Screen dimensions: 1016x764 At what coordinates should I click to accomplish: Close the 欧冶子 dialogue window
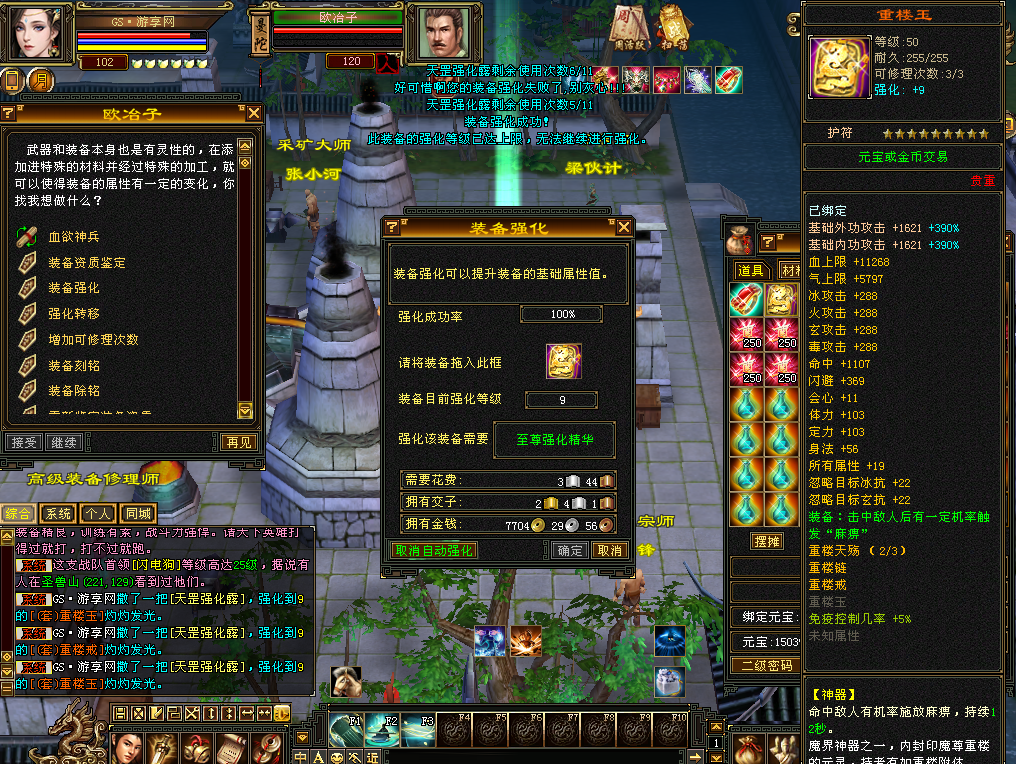click(254, 114)
